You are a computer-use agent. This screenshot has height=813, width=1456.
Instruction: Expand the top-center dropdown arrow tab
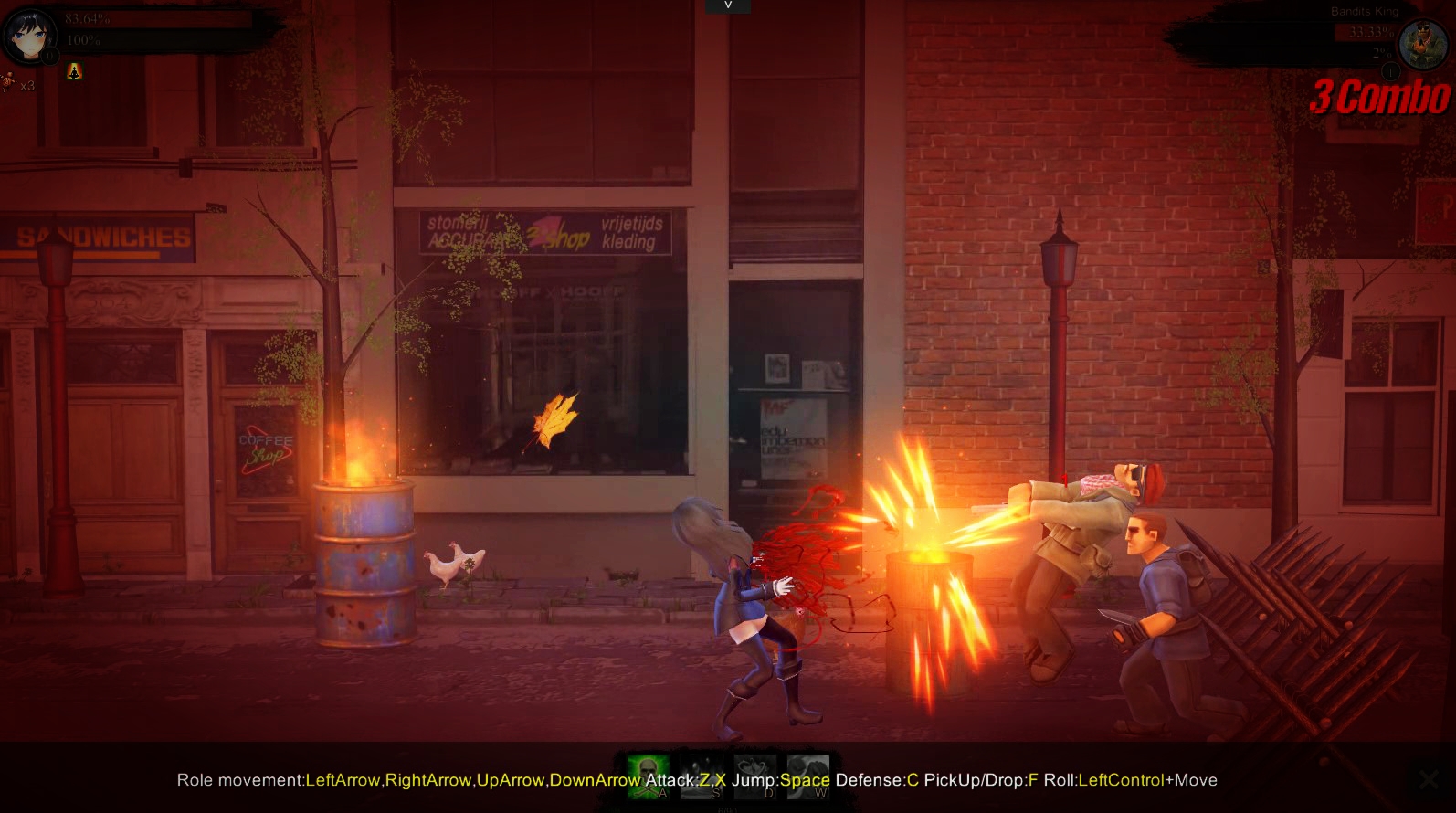coord(728,5)
